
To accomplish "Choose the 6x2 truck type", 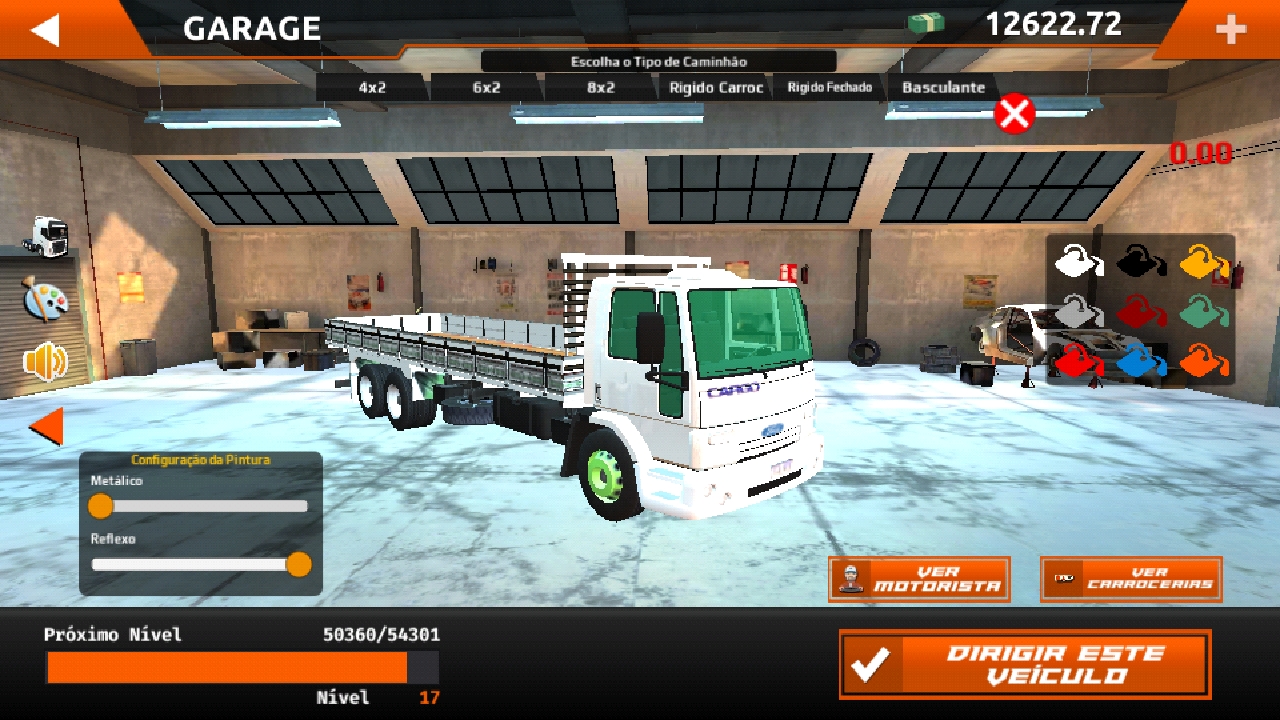I will coord(486,88).
